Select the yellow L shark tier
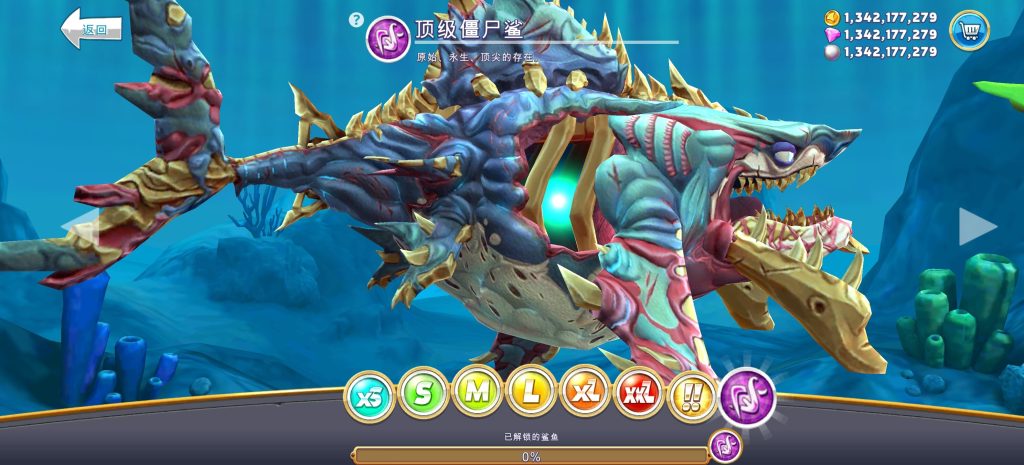This screenshot has height=465, width=1024. click(531, 393)
